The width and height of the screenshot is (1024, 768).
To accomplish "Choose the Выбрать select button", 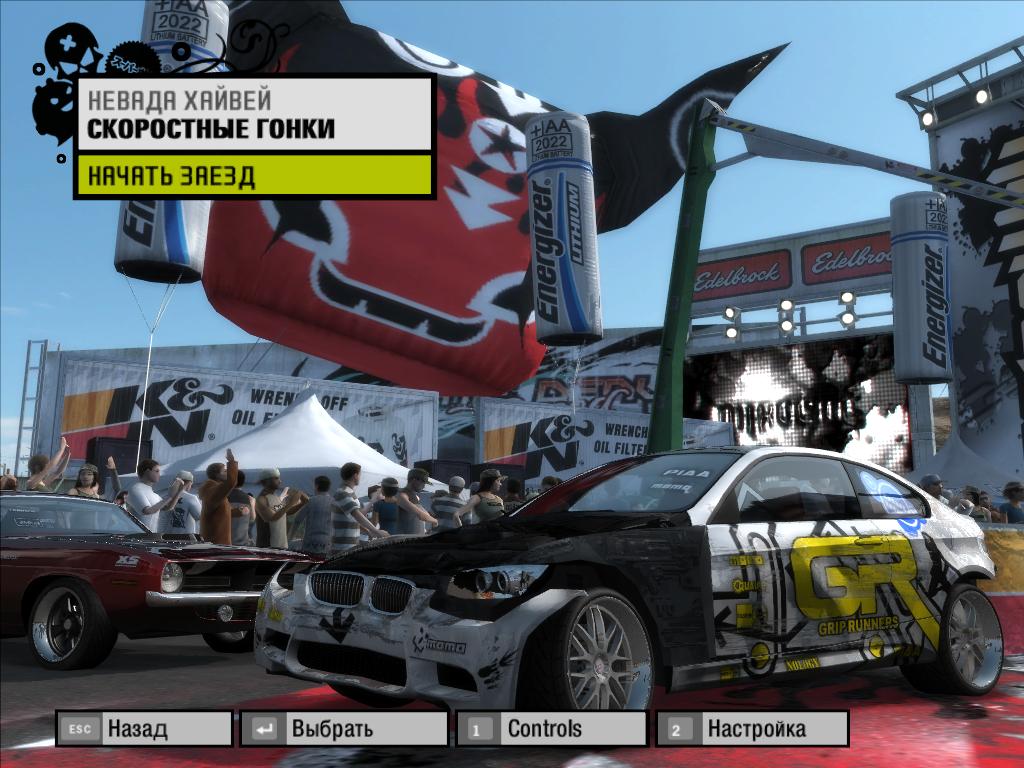I will pyautogui.click(x=344, y=728).
